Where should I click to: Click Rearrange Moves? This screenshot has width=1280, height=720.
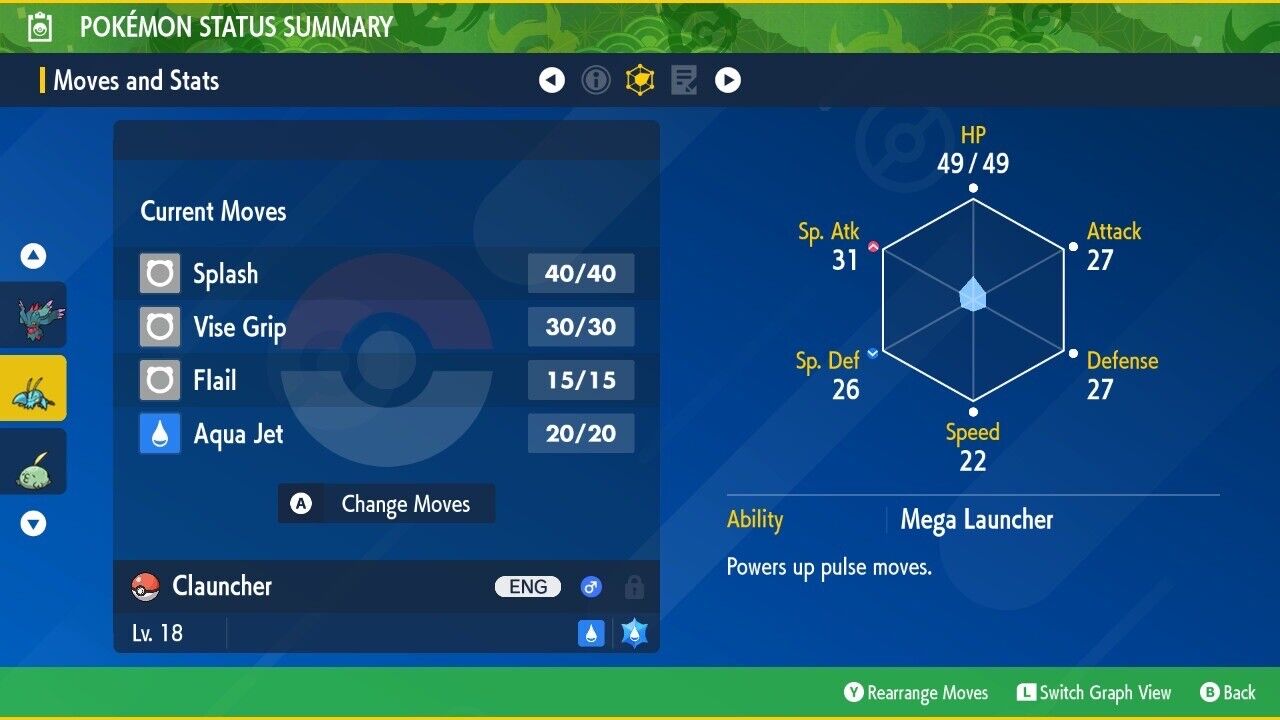click(x=916, y=693)
